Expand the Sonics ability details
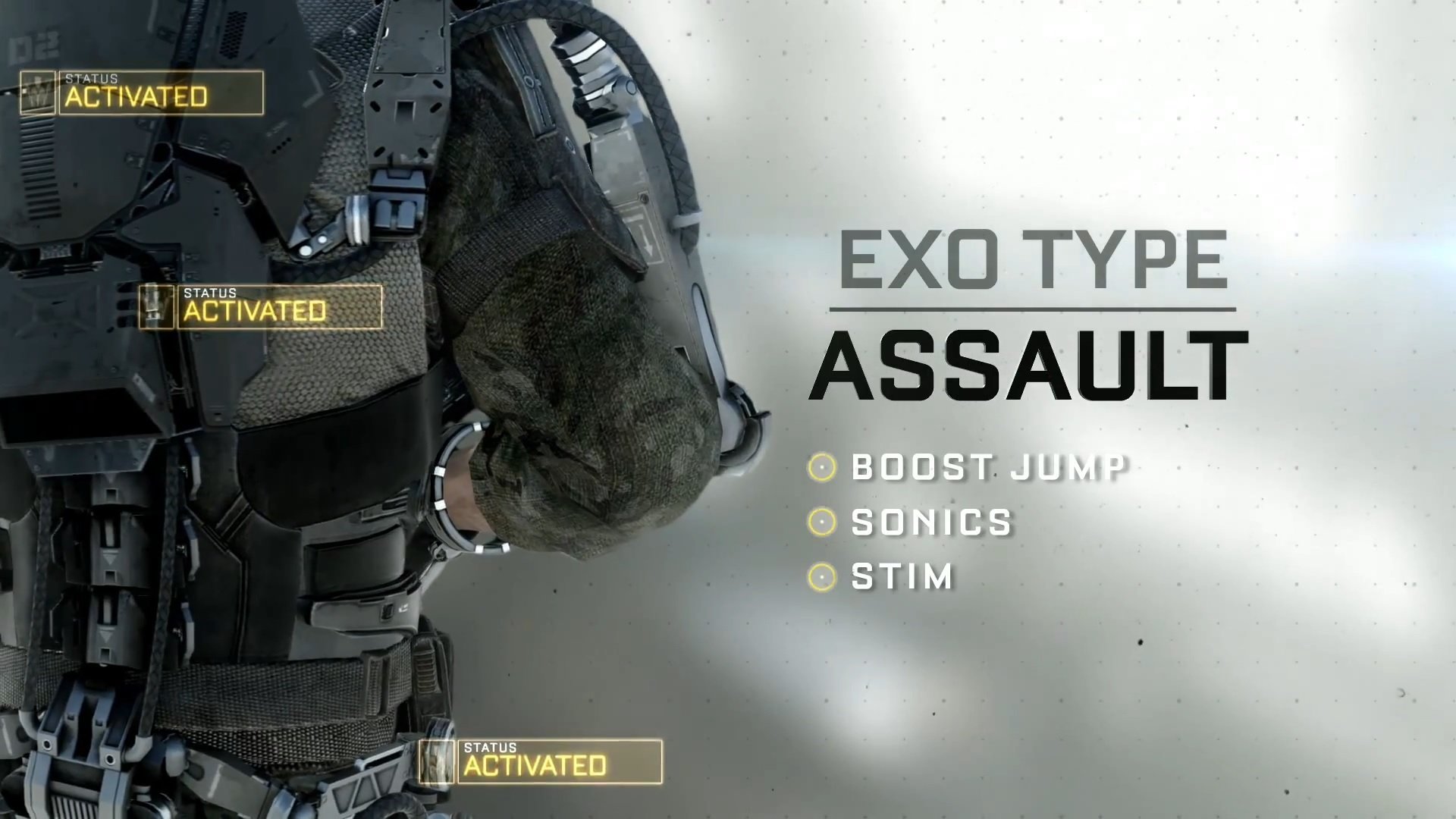The width and height of the screenshot is (1456, 819). [x=930, y=522]
